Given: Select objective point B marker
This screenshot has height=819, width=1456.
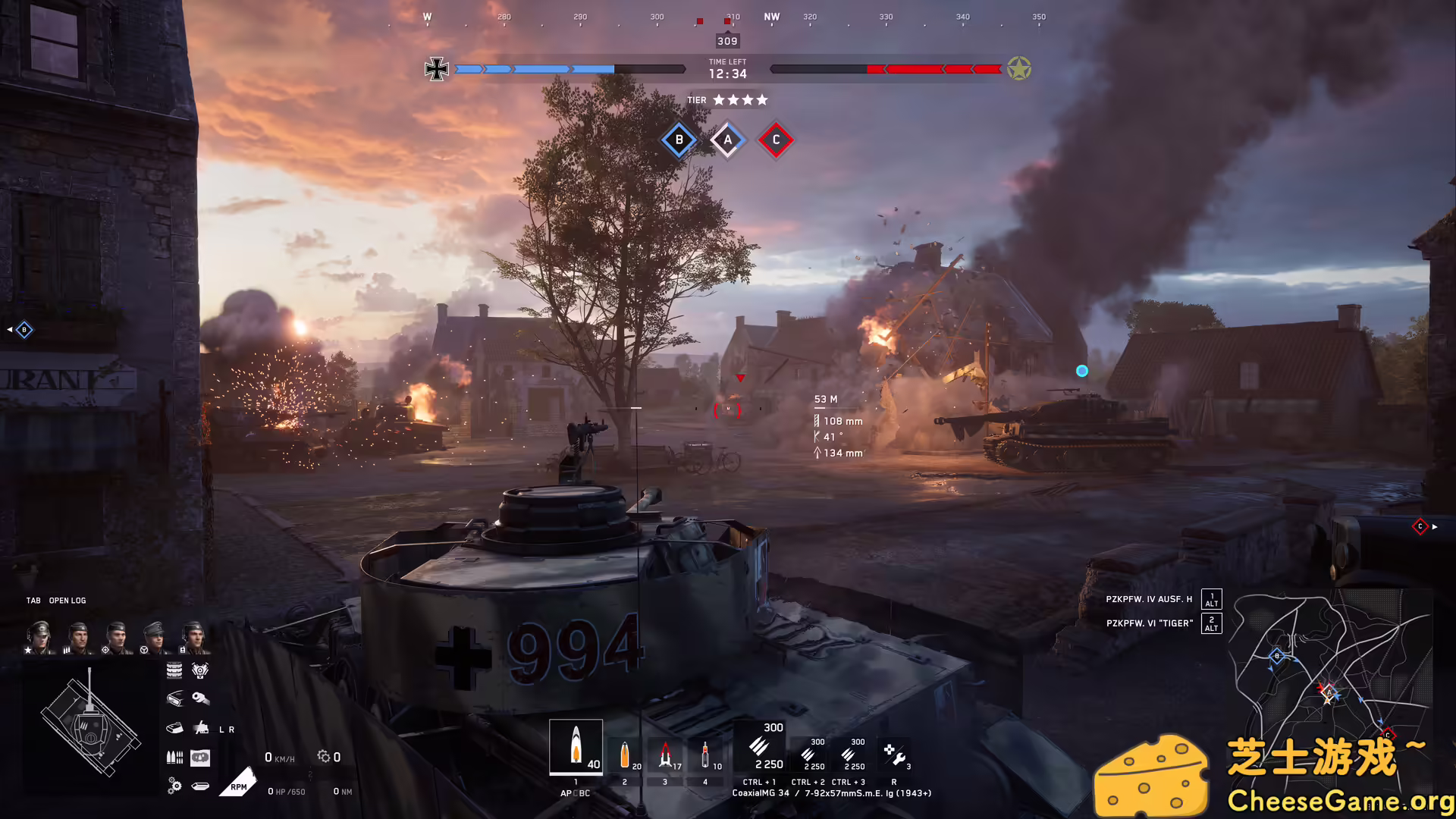Looking at the screenshot, I should (678, 140).
